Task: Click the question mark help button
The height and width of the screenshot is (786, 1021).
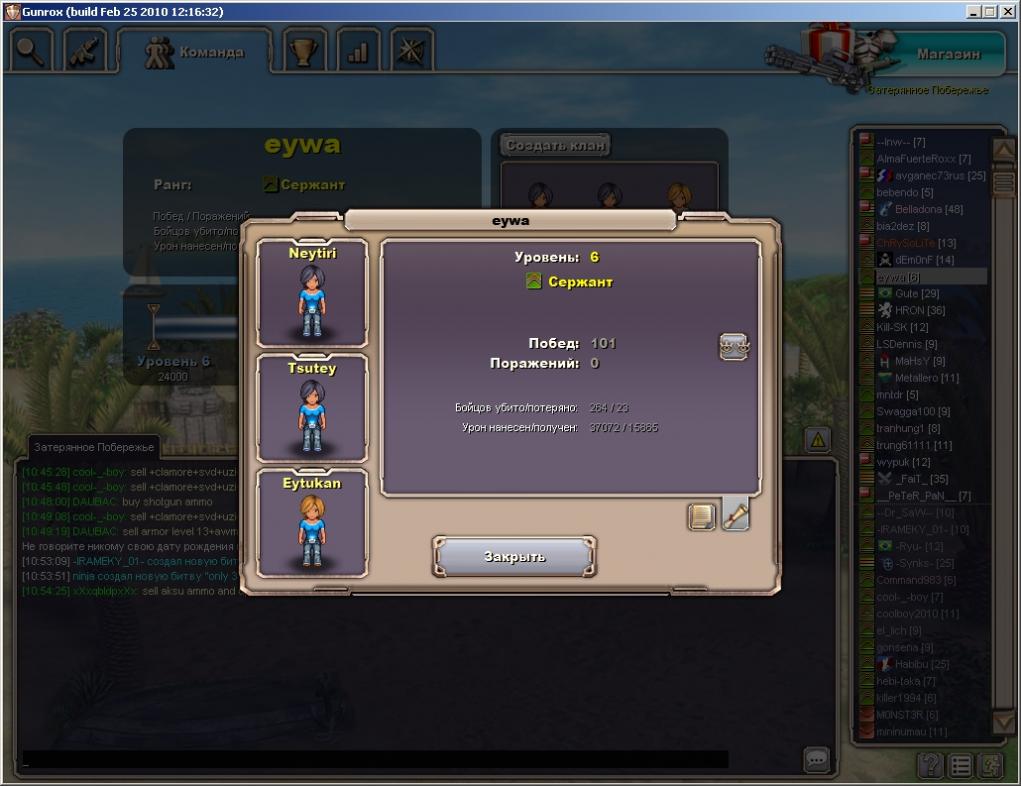Action: [x=930, y=766]
